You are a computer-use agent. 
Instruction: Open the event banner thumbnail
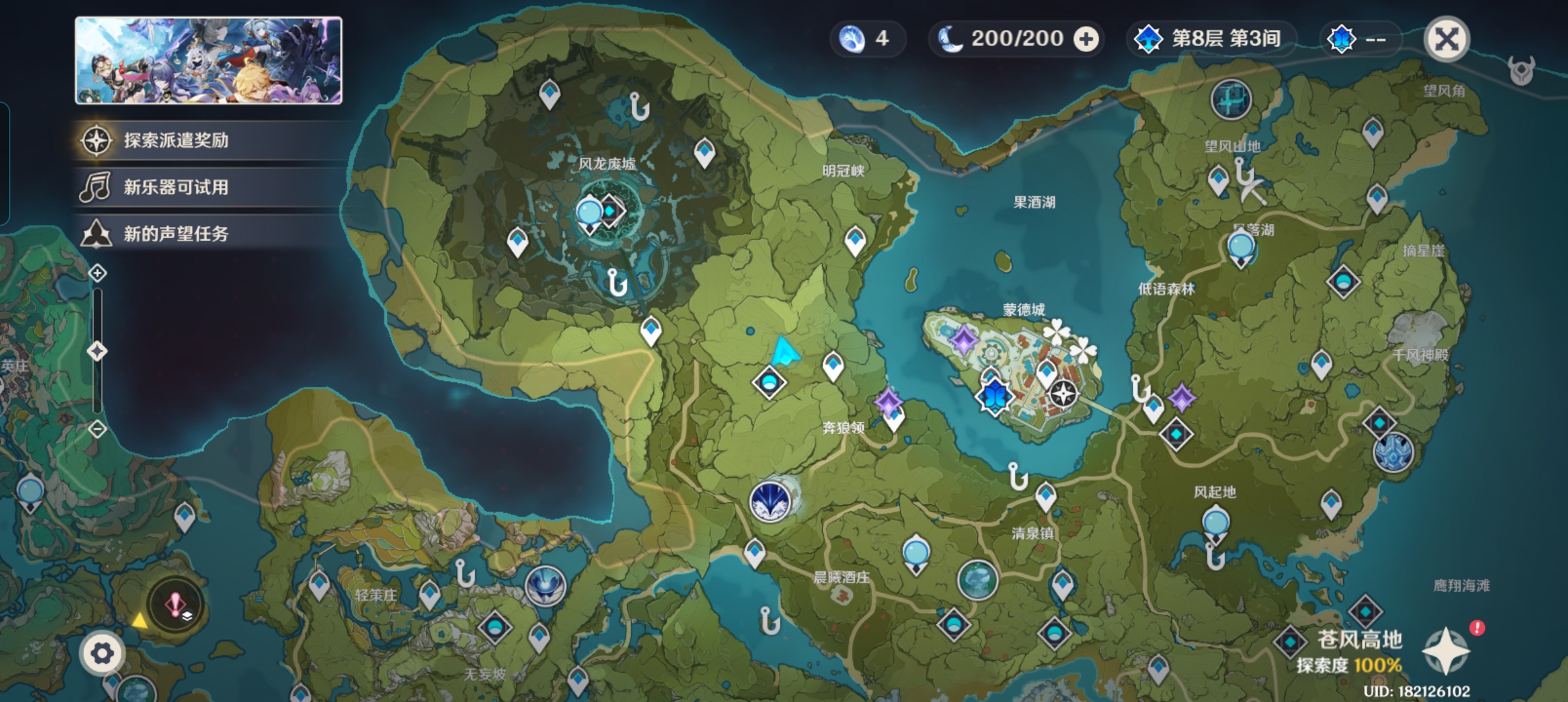[209, 60]
